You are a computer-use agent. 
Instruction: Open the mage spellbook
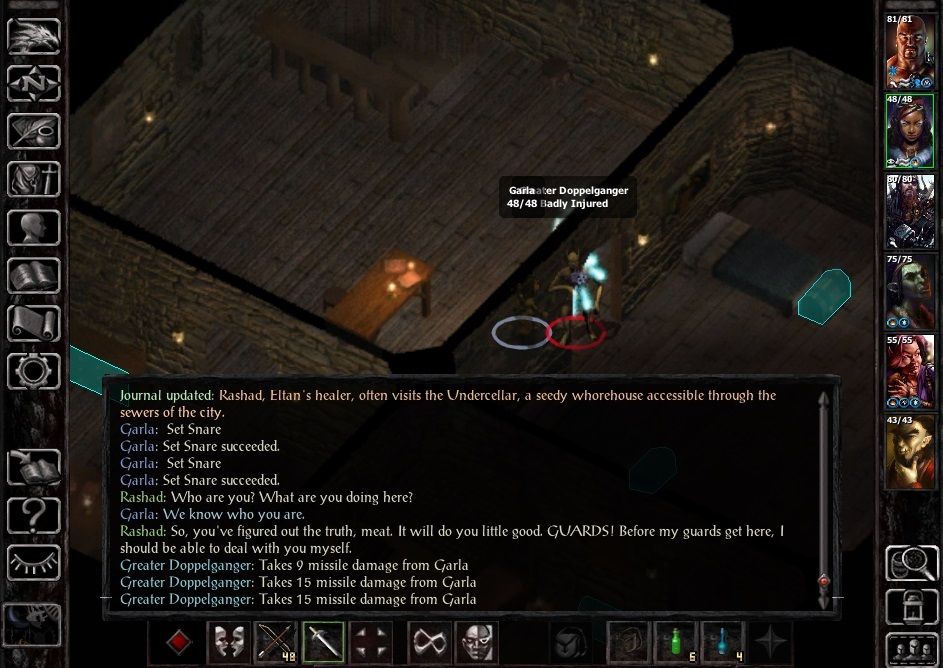[x=34, y=275]
